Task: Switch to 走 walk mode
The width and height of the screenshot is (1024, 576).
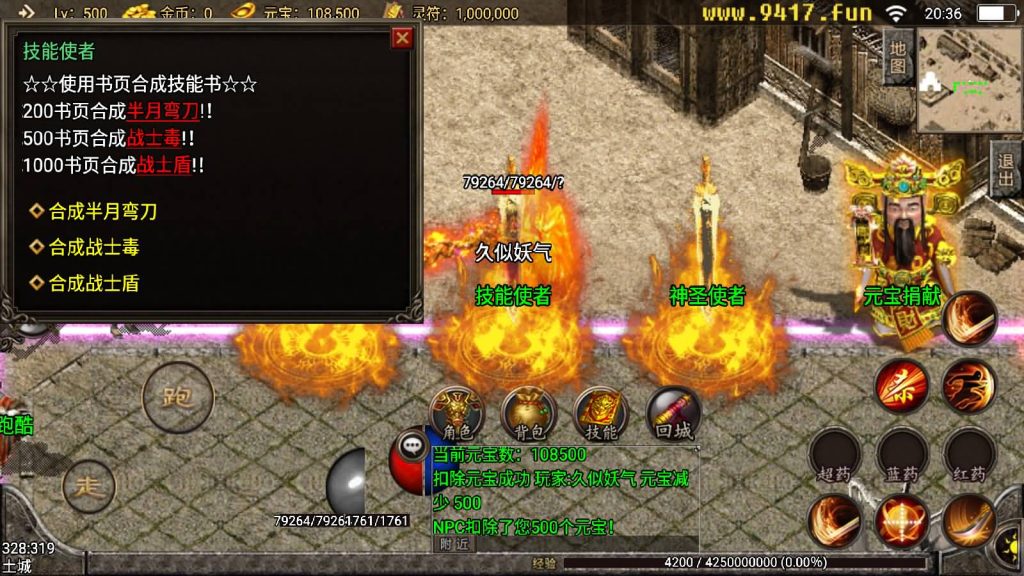Action: pos(89,487)
